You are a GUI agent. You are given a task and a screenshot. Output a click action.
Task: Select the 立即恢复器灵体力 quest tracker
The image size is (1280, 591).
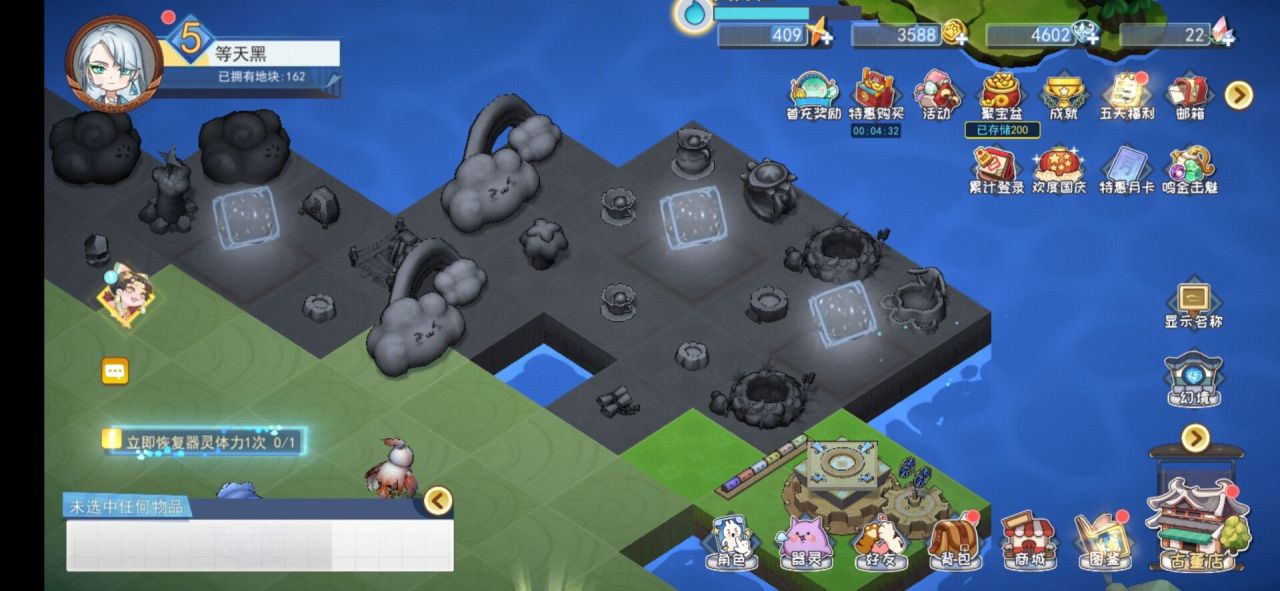[x=205, y=441]
